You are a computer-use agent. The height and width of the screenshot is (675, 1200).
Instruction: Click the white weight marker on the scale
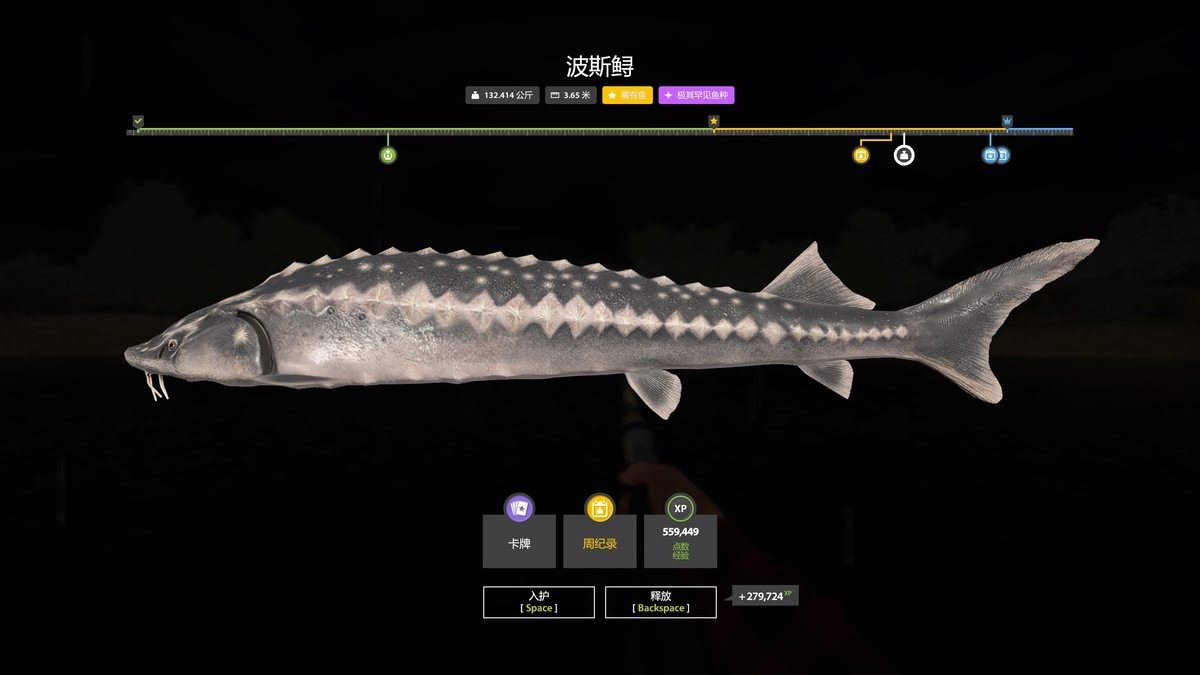click(x=904, y=155)
